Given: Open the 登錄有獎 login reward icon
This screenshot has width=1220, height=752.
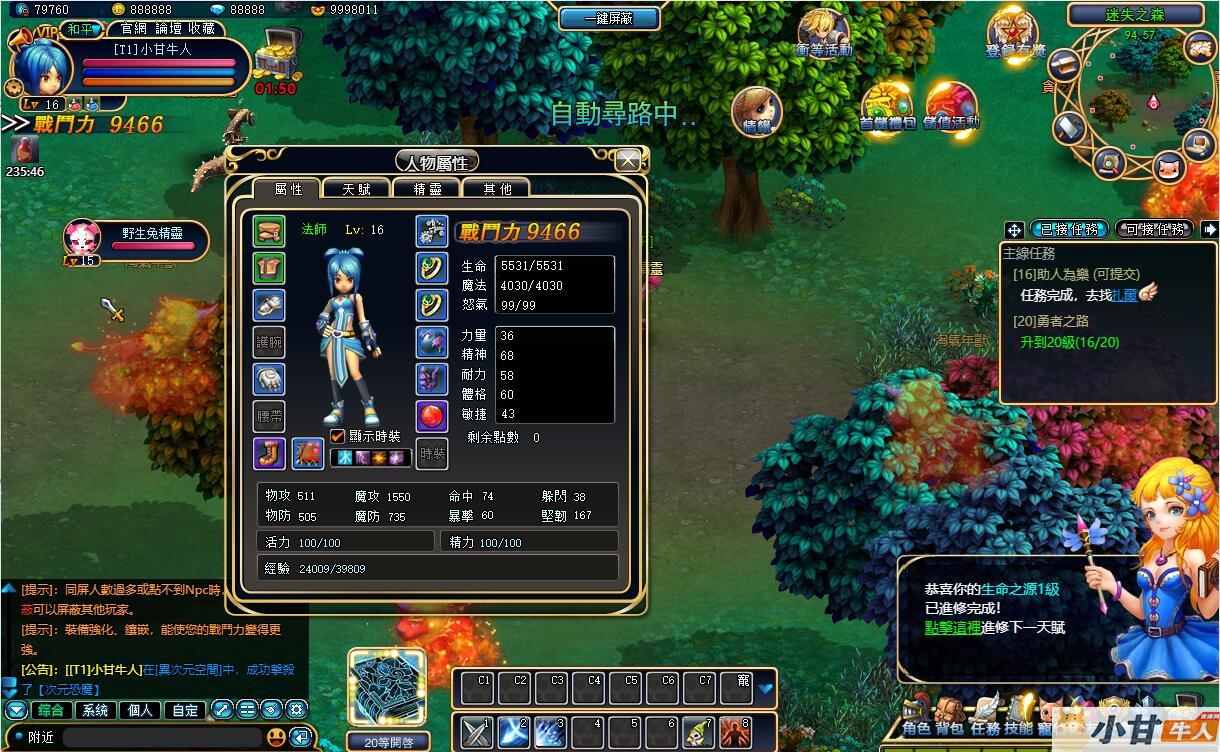Looking at the screenshot, I should [x=1013, y=34].
